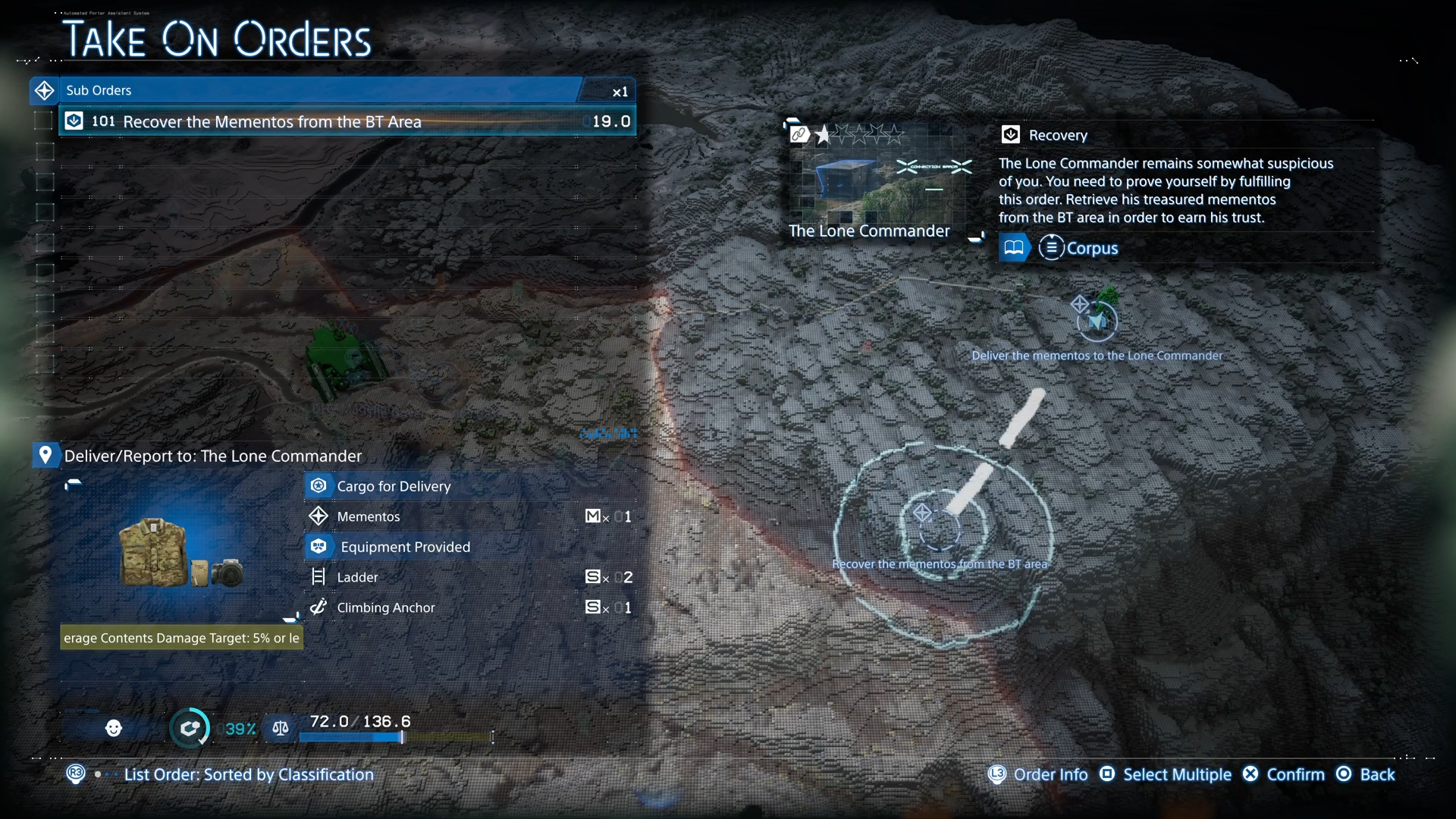Image resolution: width=1456 pixels, height=819 pixels.
Task: Select the Climbing Anchor equipment row
Action: [470, 607]
